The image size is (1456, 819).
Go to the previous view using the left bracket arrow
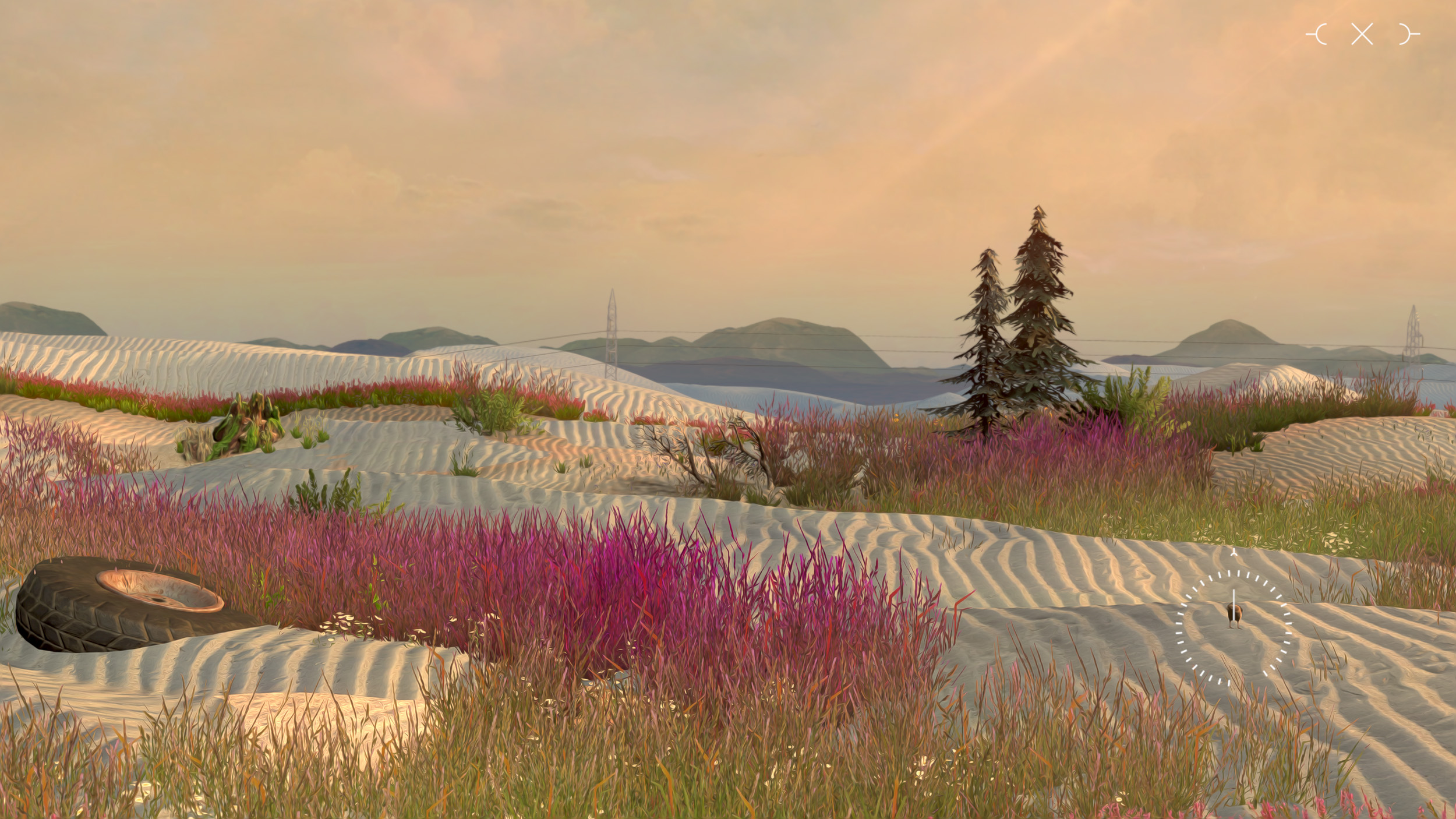(x=1317, y=34)
